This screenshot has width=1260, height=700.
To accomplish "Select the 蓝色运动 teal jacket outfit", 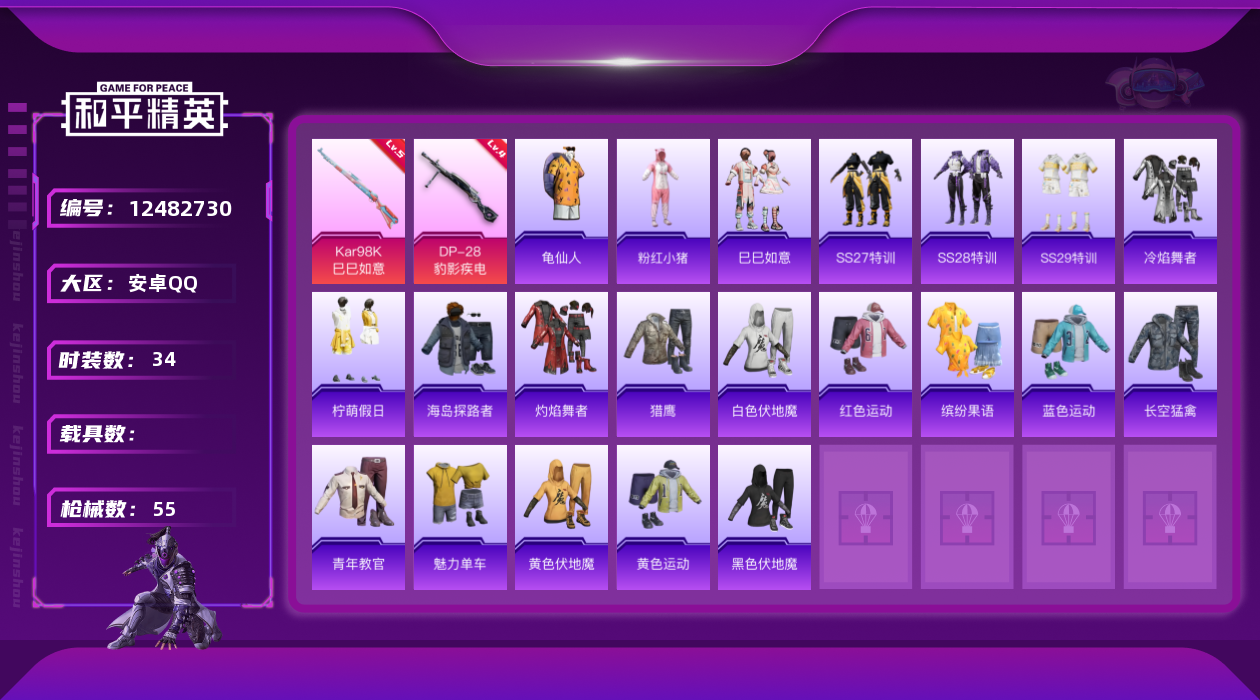I will (x=1068, y=364).
